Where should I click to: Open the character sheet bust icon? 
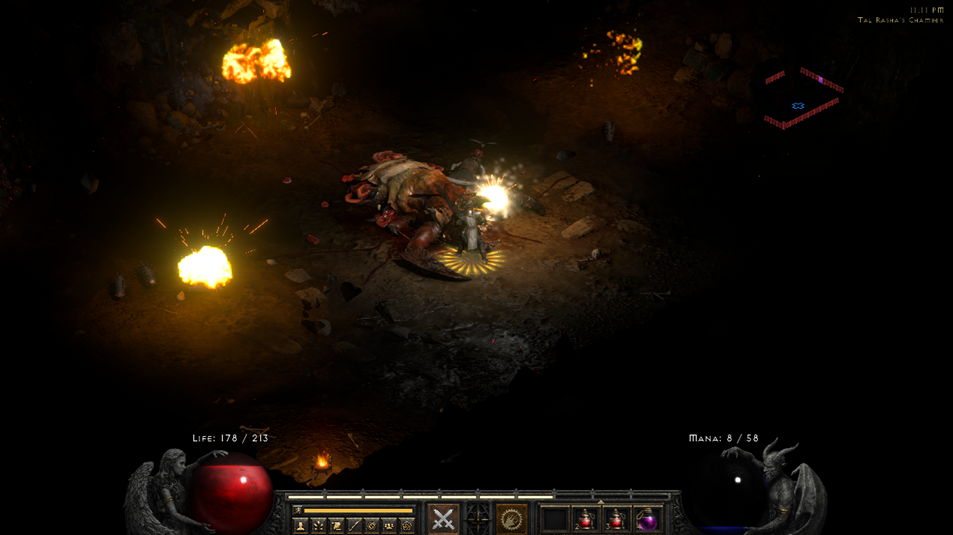point(300,525)
